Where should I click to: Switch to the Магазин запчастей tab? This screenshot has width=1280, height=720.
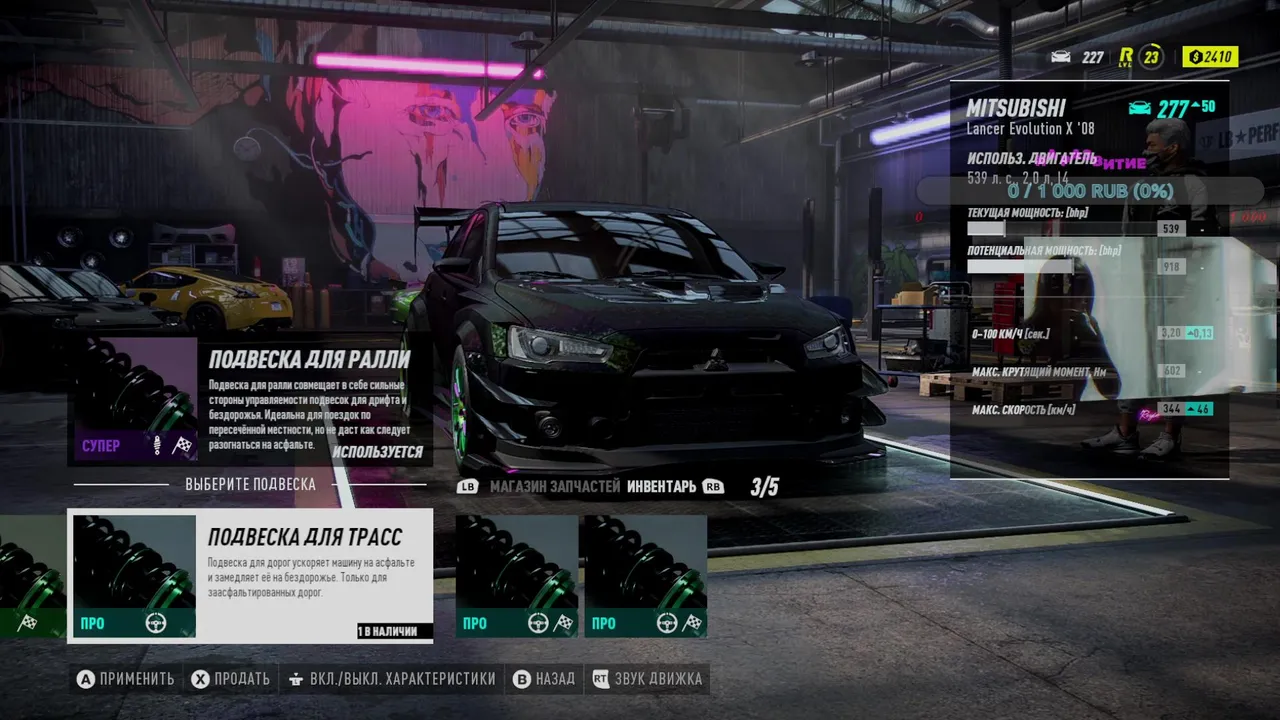pyautogui.click(x=555, y=487)
